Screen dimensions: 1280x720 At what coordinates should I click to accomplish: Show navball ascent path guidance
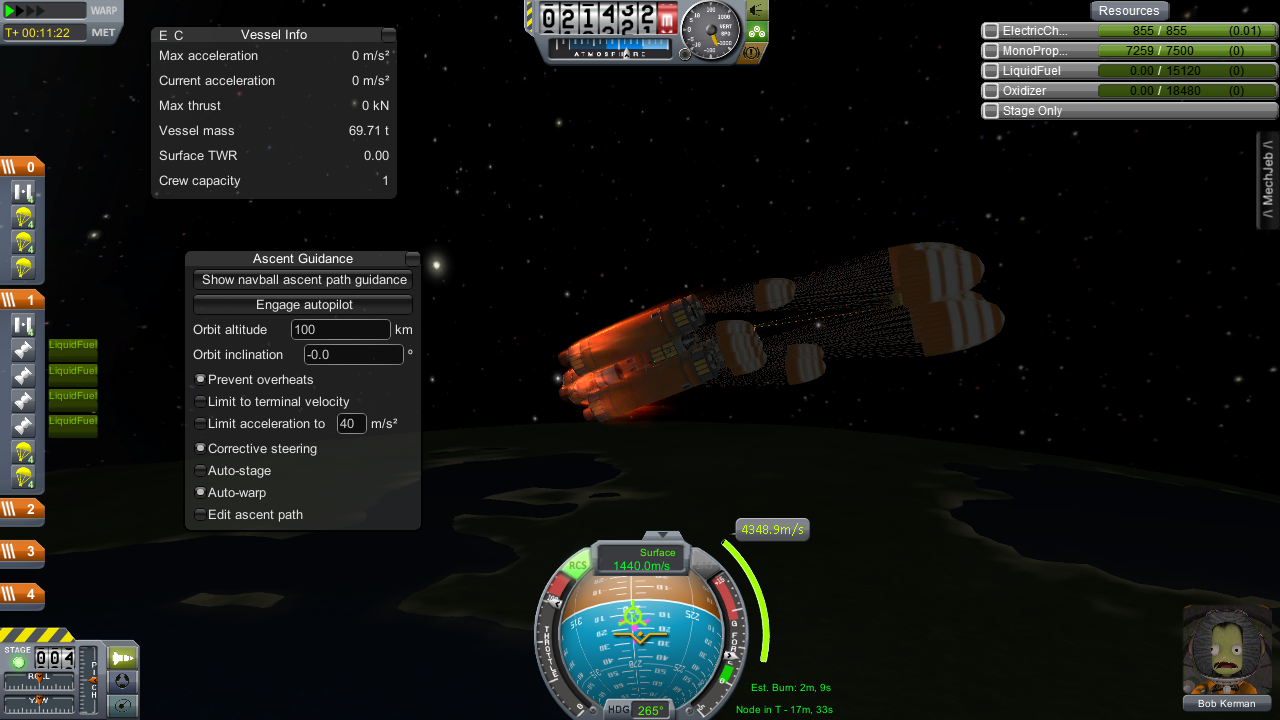[303, 280]
